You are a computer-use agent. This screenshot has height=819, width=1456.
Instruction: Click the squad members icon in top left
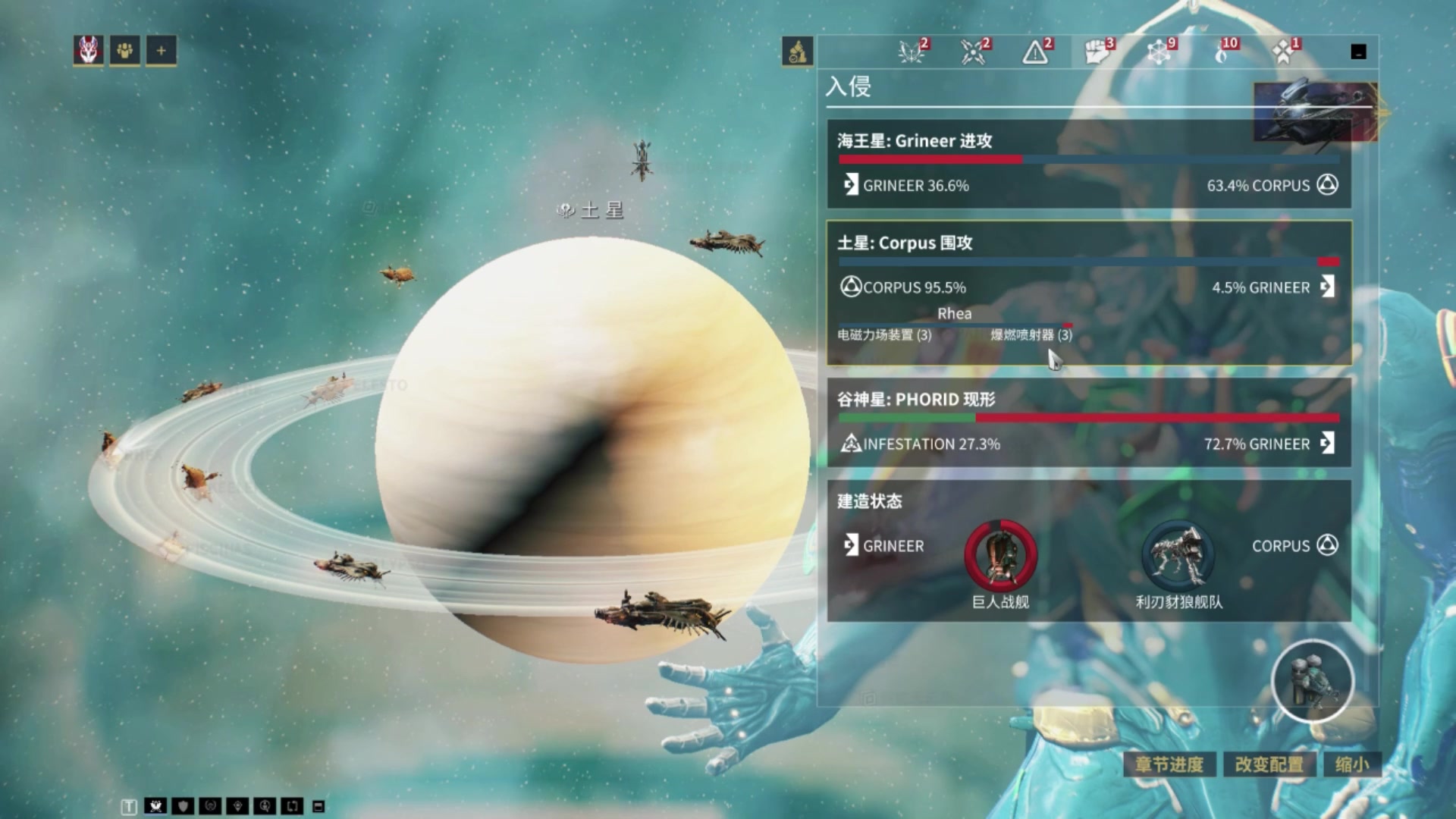[124, 50]
